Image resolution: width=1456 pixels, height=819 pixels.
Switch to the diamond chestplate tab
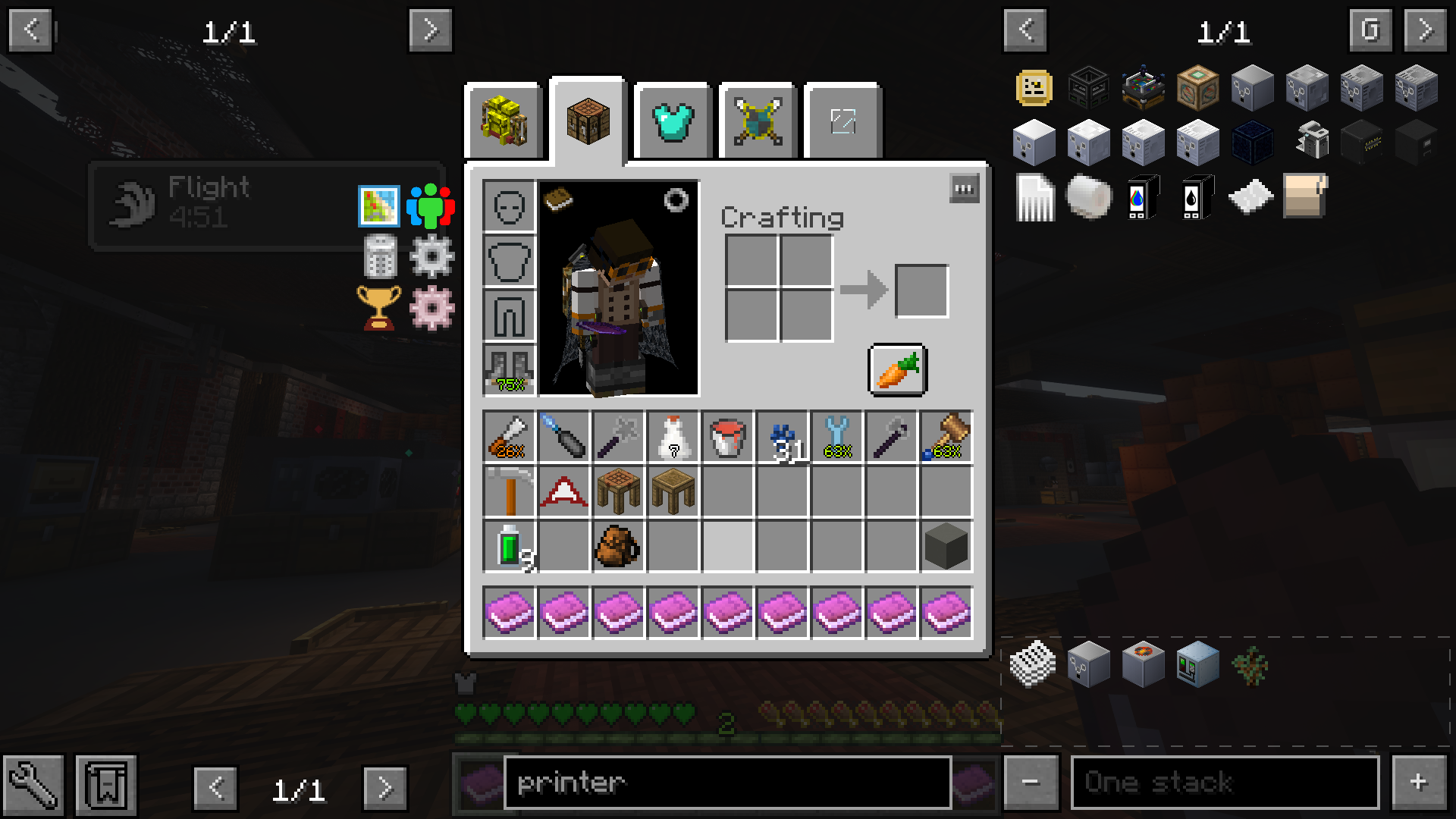tap(673, 121)
